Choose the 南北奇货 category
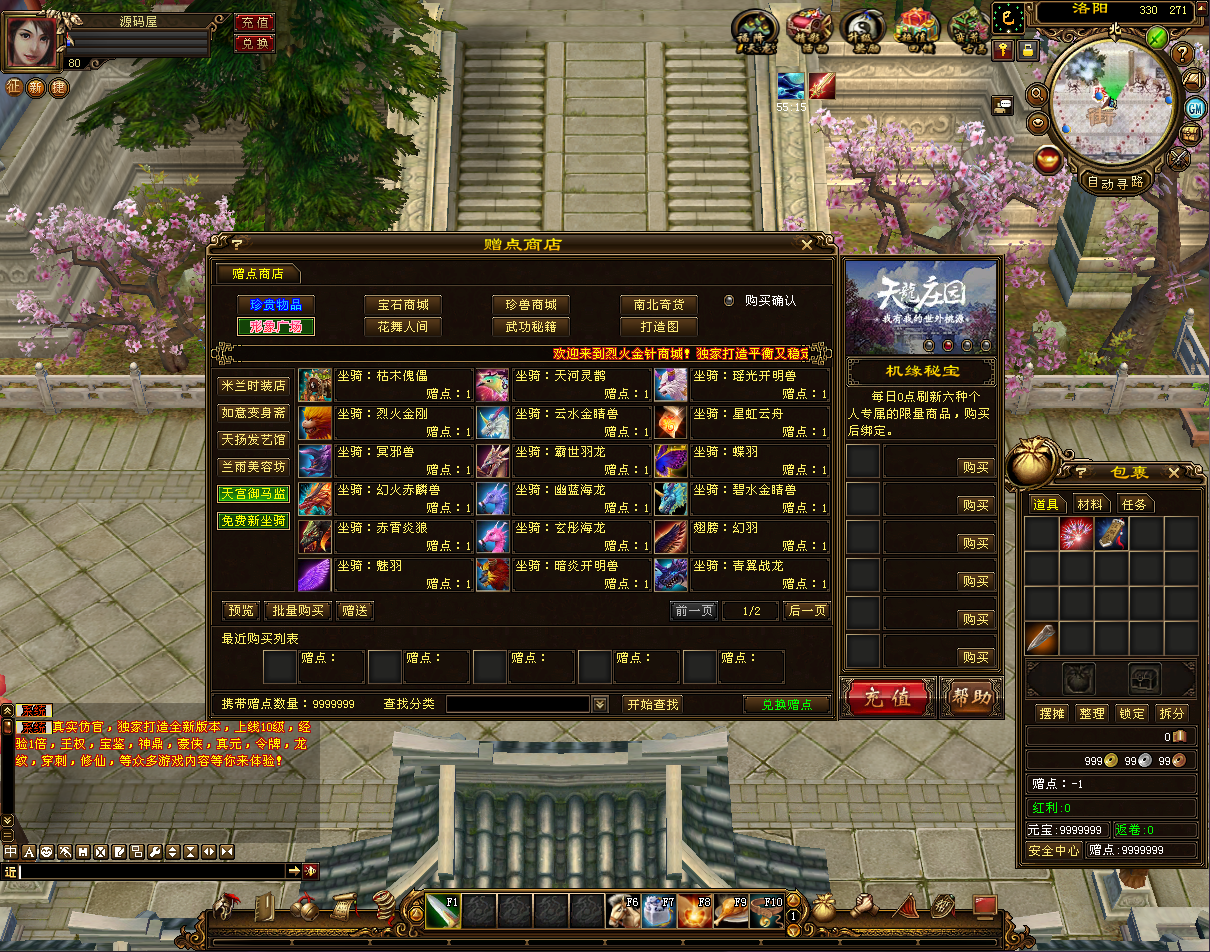The width and height of the screenshot is (1210, 952). click(x=659, y=304)
